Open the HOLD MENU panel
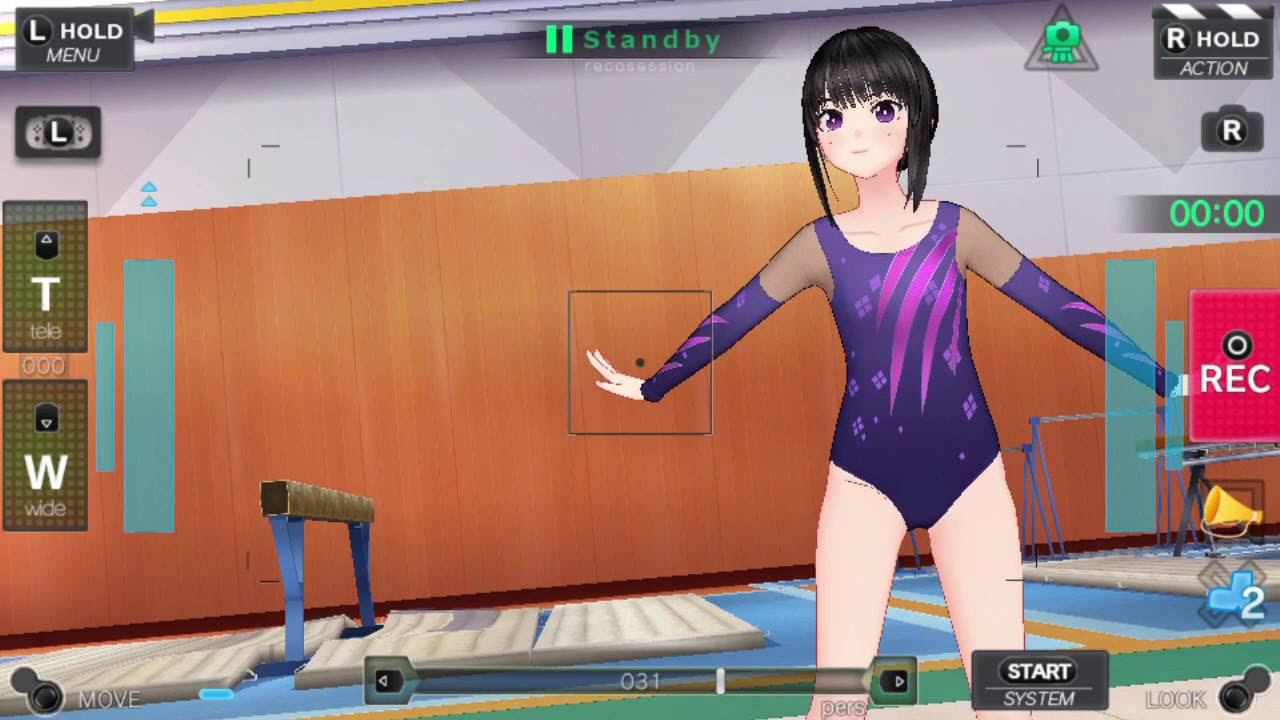1280x720 pixels. (75, 41)
